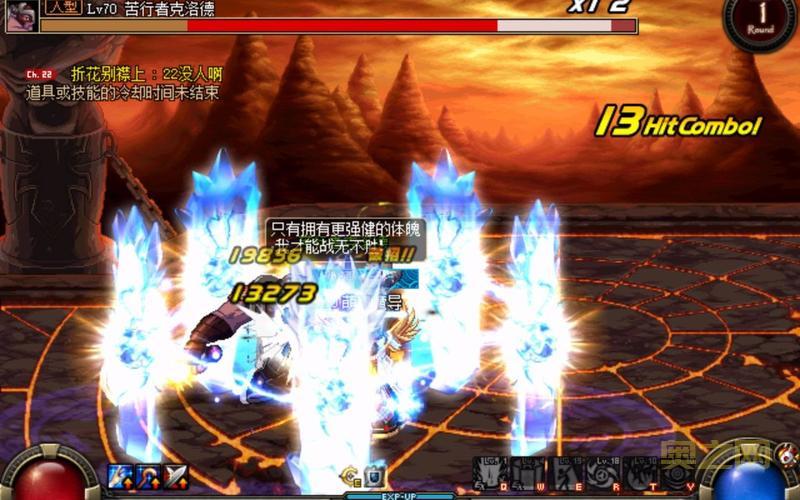The image size is (800, 500).
Task: Select the Q hotkey skill slot
Action: click(490, 473)
